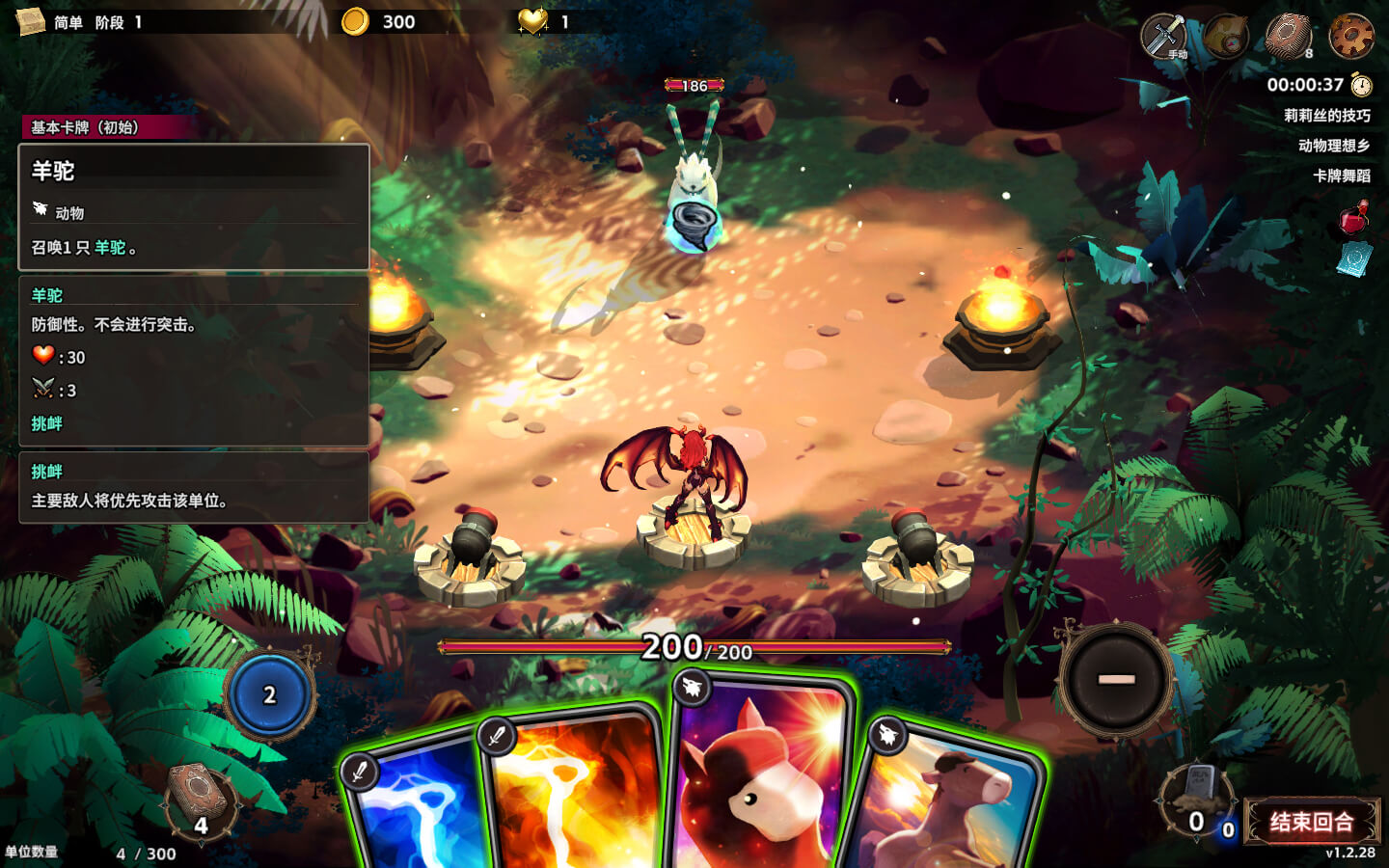Open the map with compass icon
The image size is (1389, 868).
tap(1226, 37)
